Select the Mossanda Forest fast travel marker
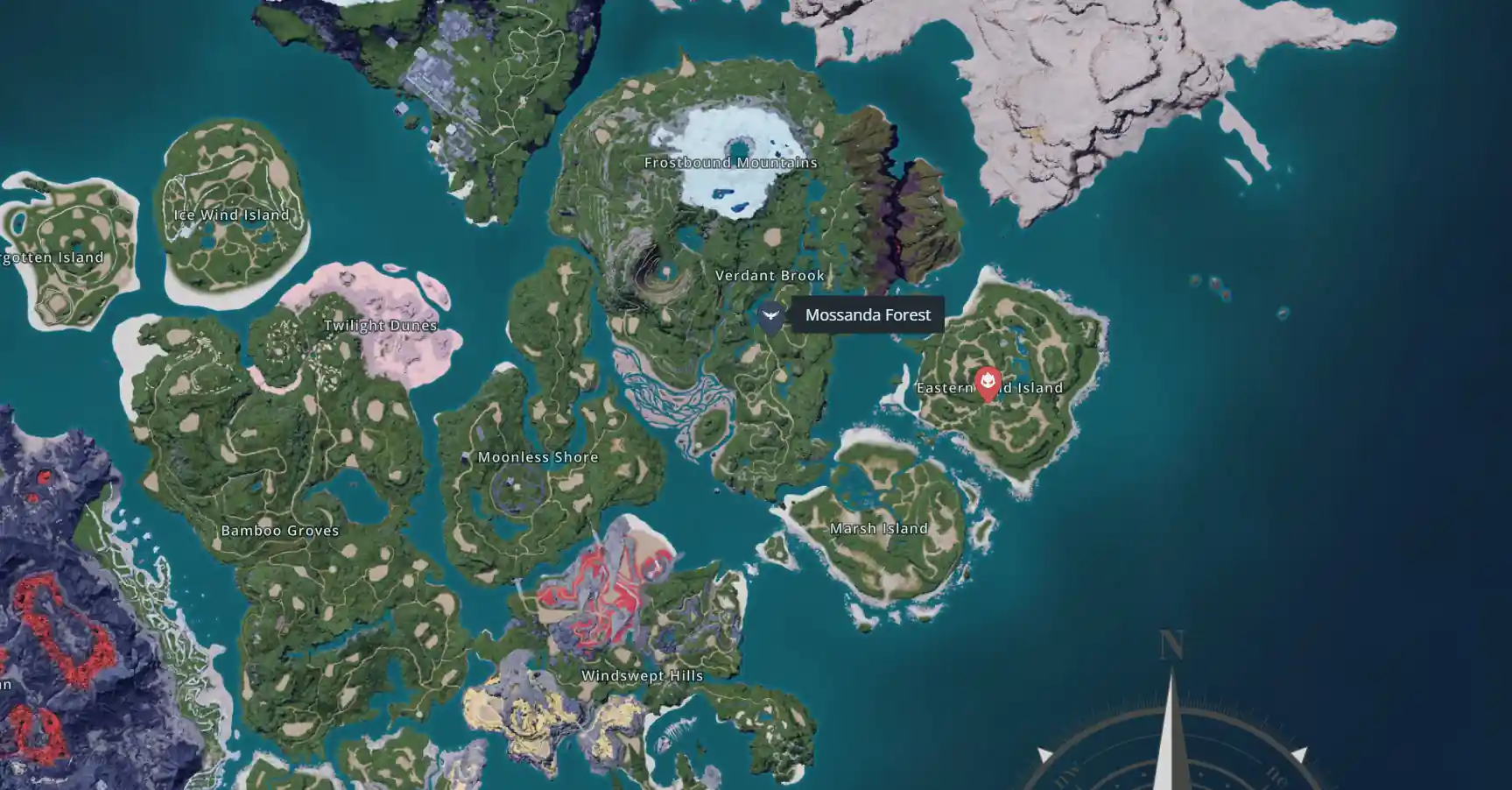 tap(770, 316)
